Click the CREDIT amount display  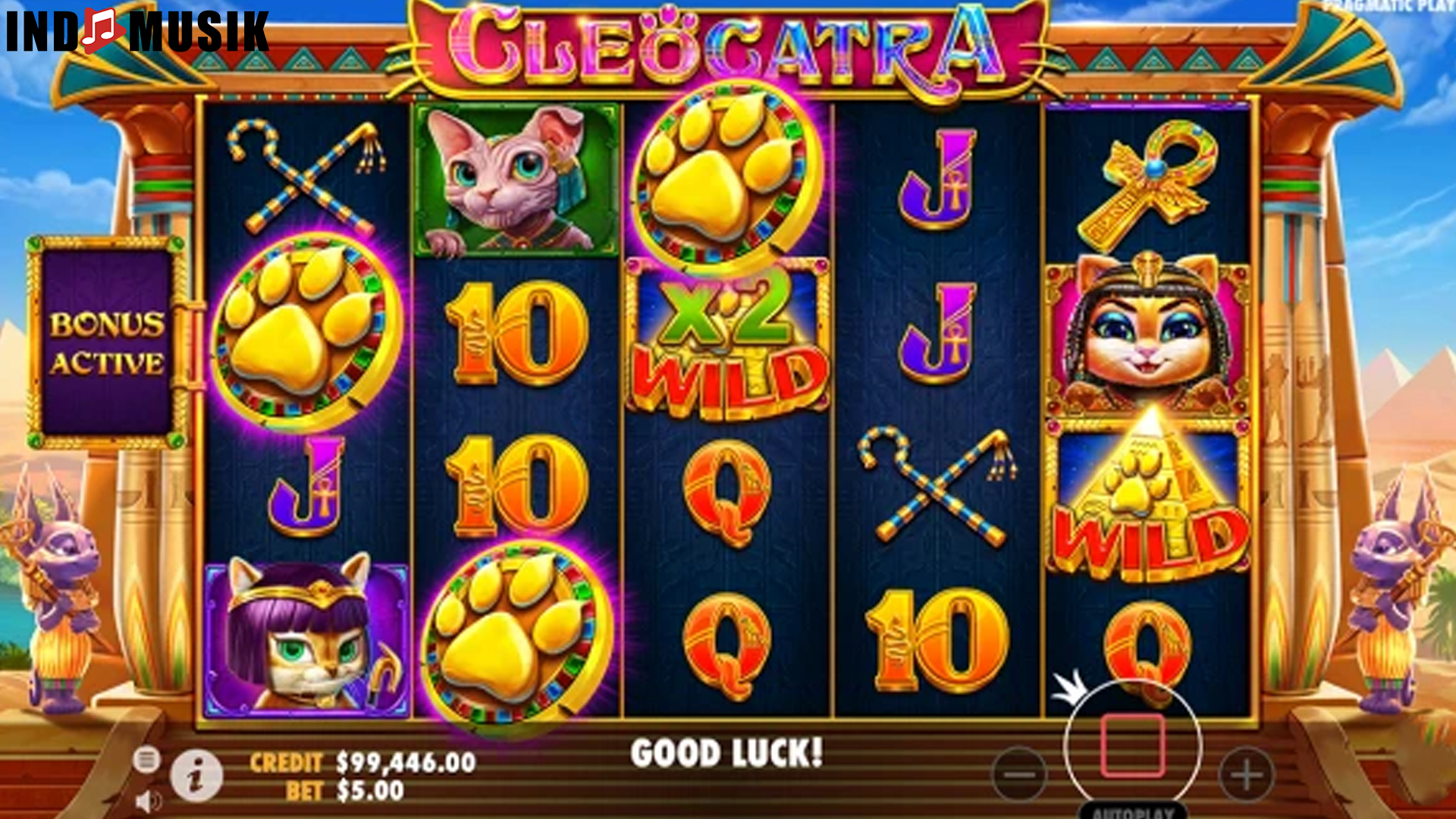pyautogui.click(x=364, y=762)
